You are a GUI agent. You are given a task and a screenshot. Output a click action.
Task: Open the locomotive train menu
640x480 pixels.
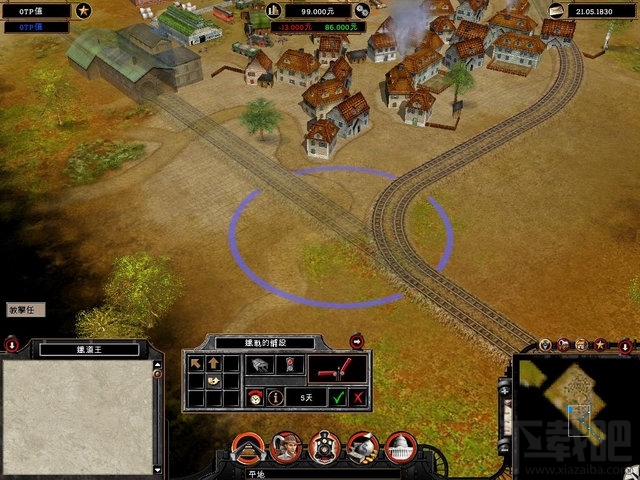point(325,446)
